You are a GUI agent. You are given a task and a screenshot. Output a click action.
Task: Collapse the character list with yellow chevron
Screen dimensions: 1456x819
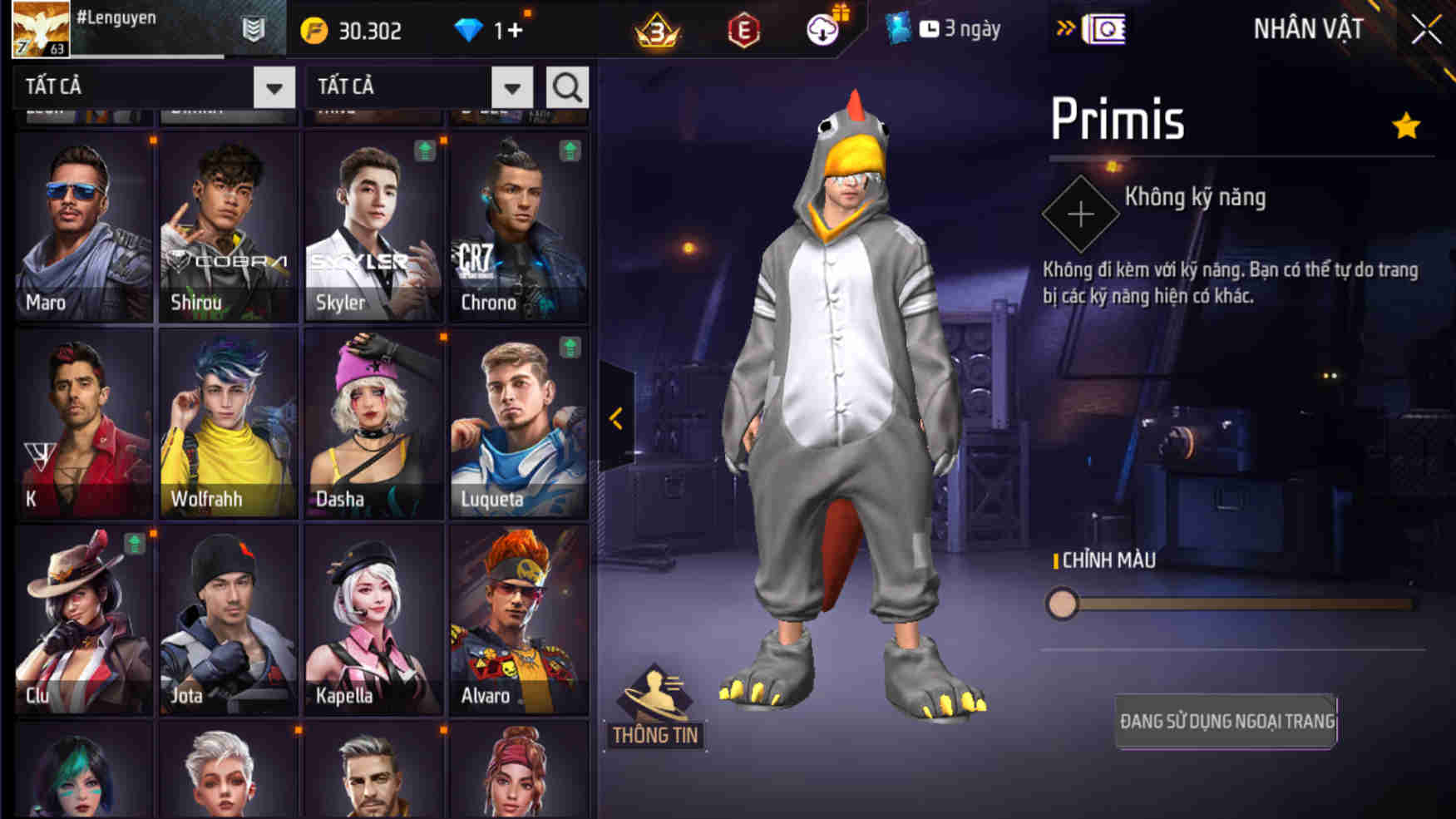pyautogui.click(x=617, y=420)
